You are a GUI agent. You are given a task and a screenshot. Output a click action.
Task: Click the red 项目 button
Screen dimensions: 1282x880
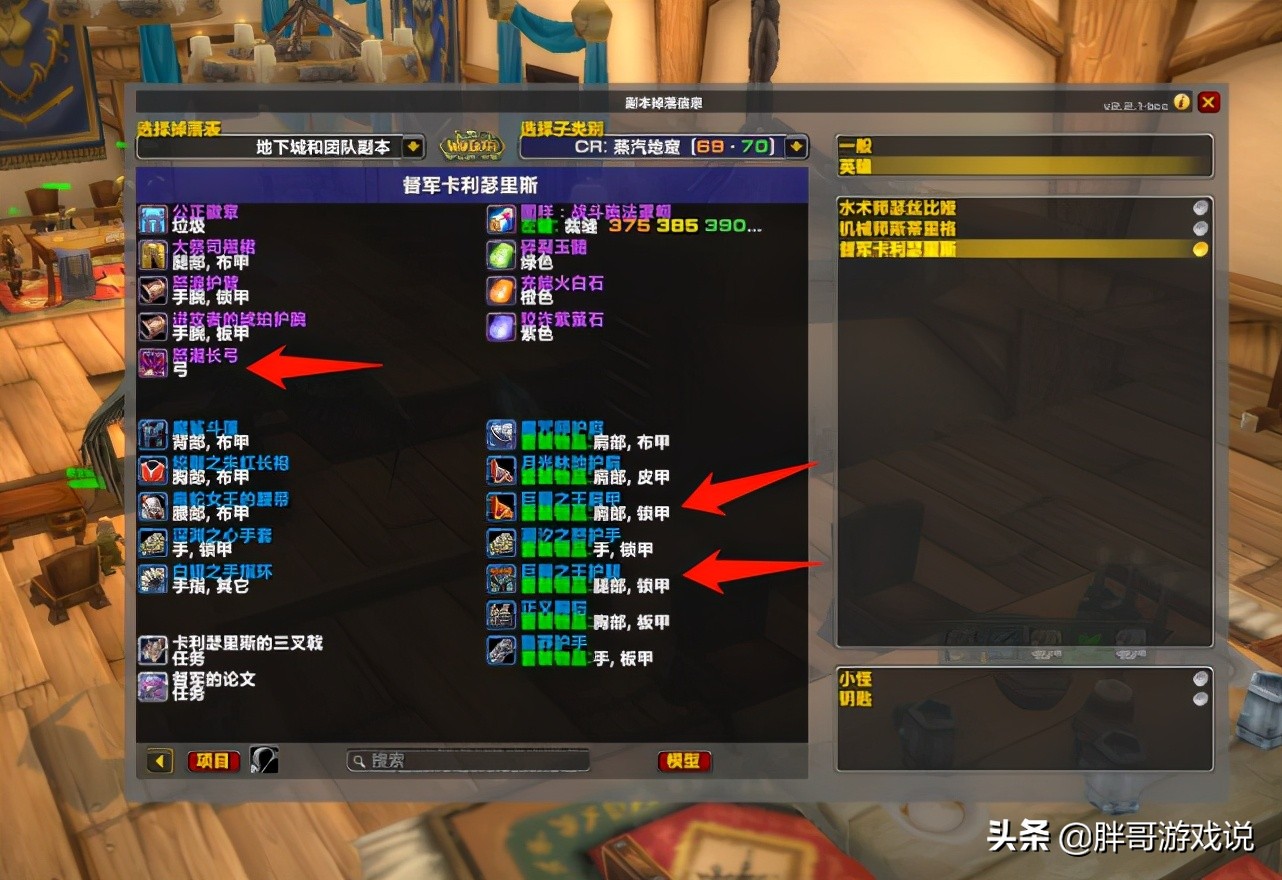click(x=214, y=761)
